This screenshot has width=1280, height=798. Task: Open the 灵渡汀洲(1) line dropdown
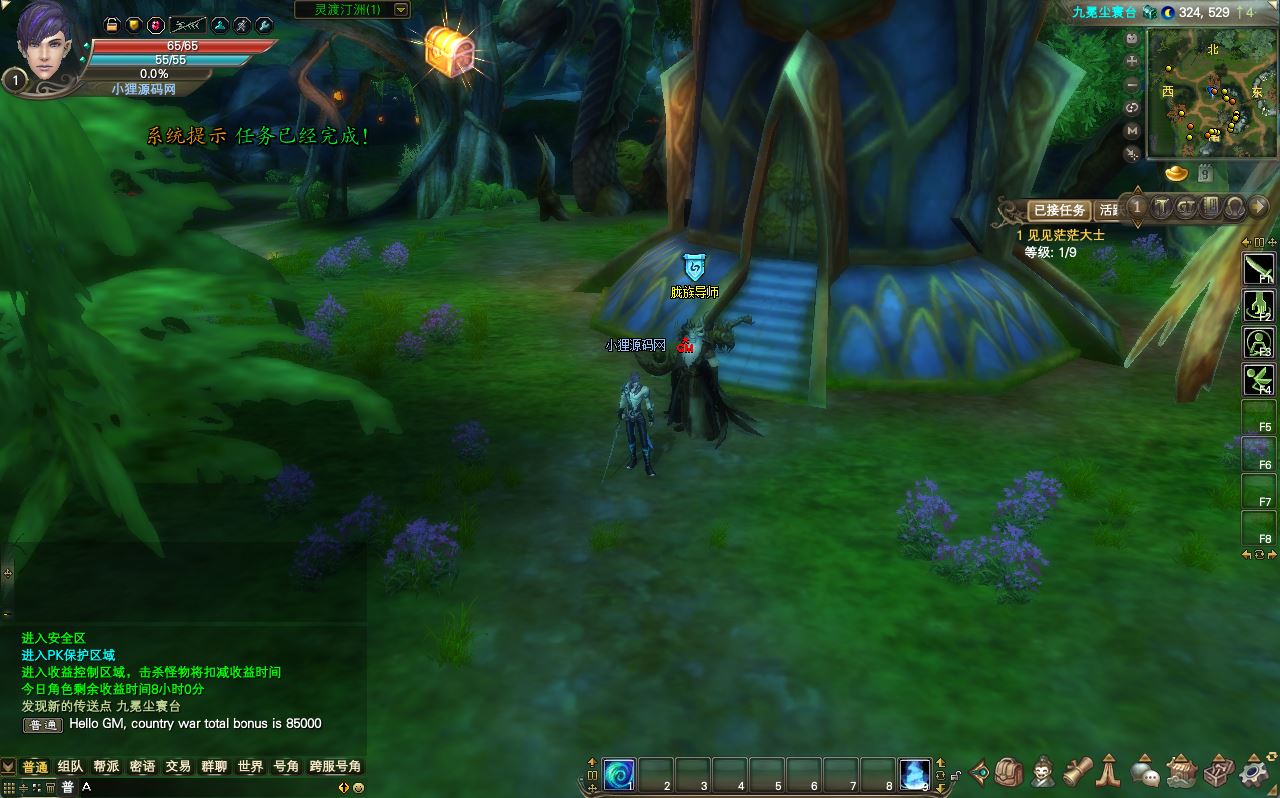coord(401,10)
